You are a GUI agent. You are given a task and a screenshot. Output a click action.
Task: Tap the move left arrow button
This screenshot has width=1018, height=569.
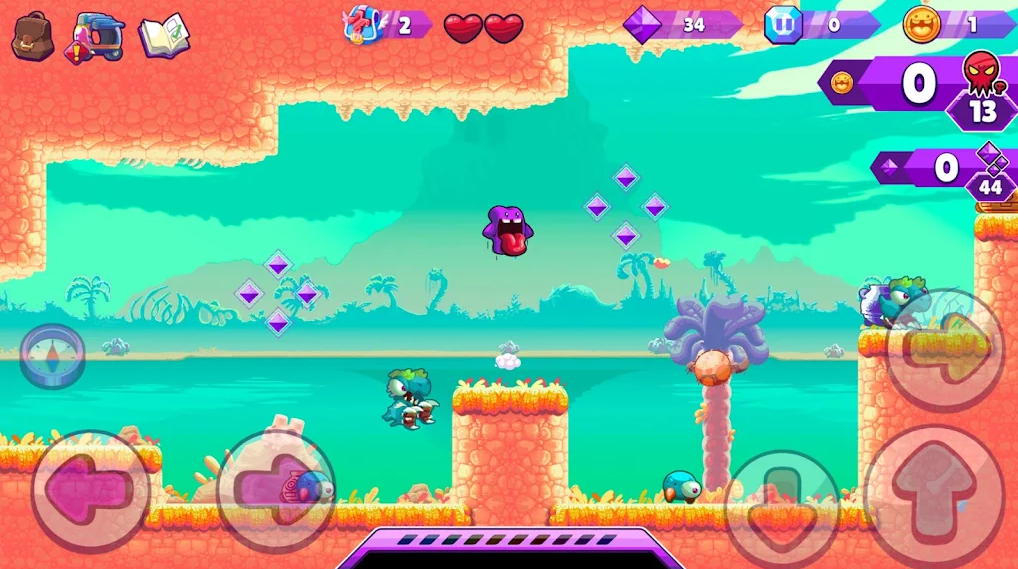[x=91, y=490]
